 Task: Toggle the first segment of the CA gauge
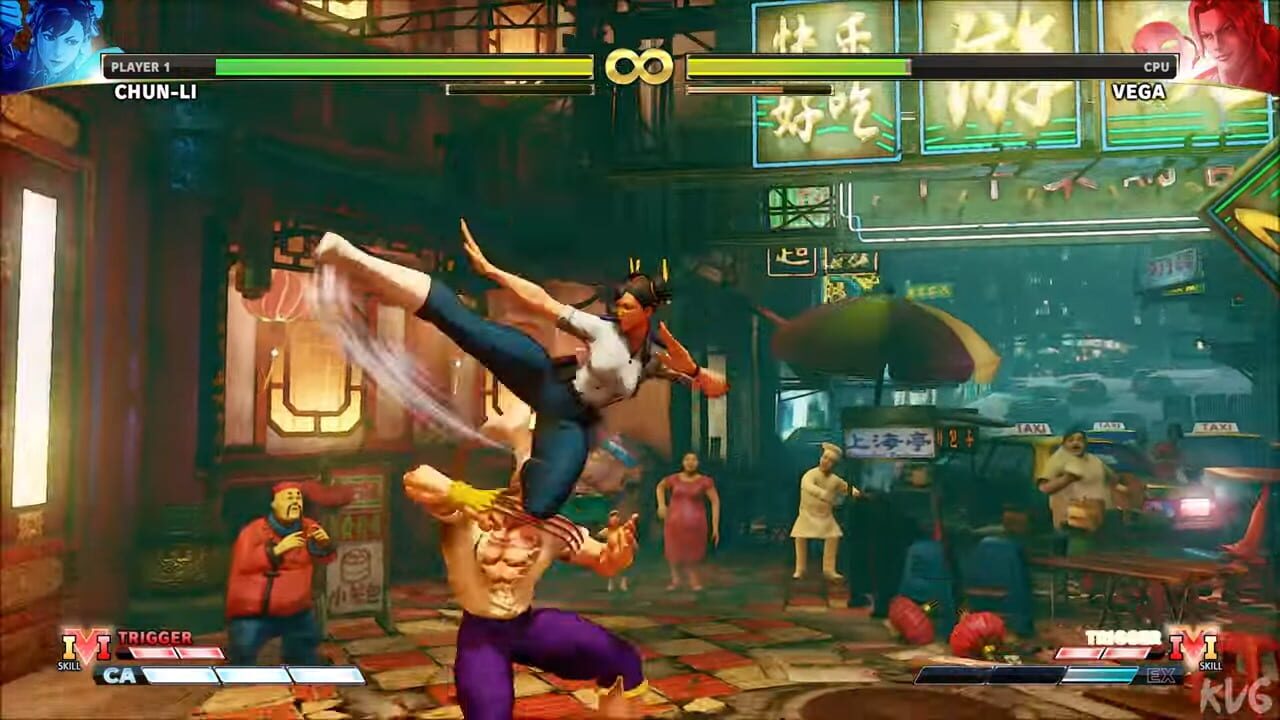178,675
